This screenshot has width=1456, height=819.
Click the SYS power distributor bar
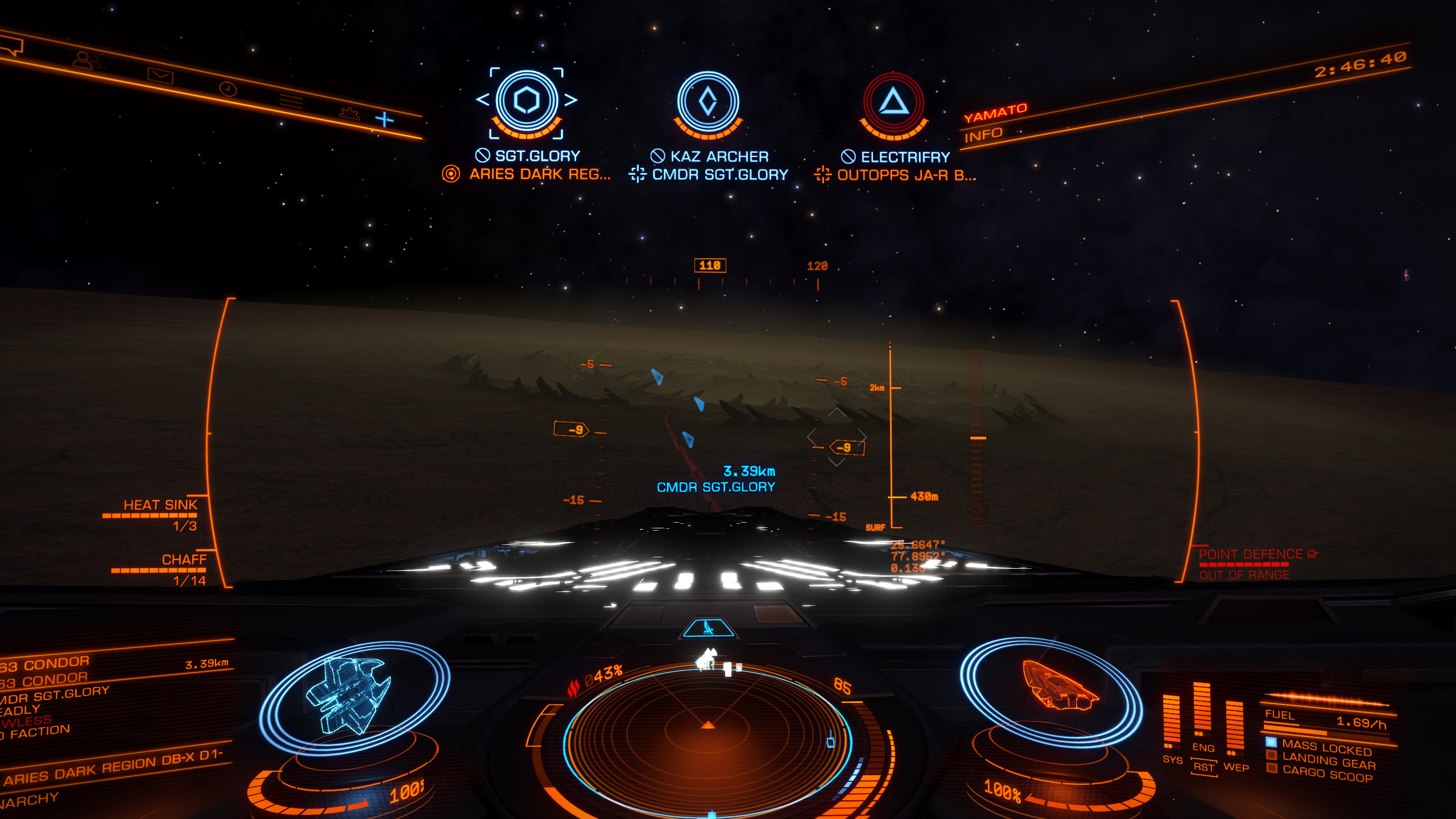point(1172,719)
